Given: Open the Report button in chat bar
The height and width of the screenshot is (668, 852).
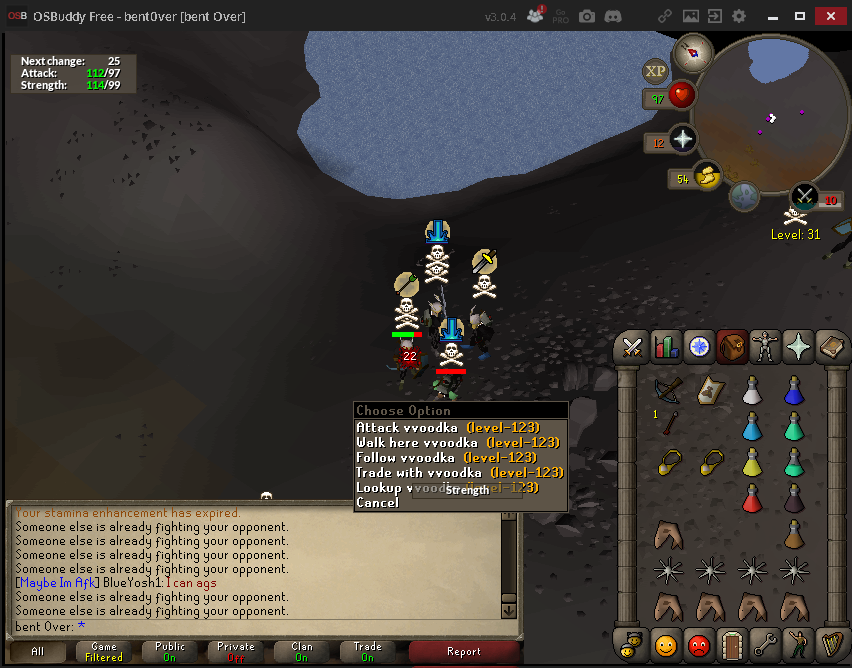Looking at the screenshot, I should [463, 651].
